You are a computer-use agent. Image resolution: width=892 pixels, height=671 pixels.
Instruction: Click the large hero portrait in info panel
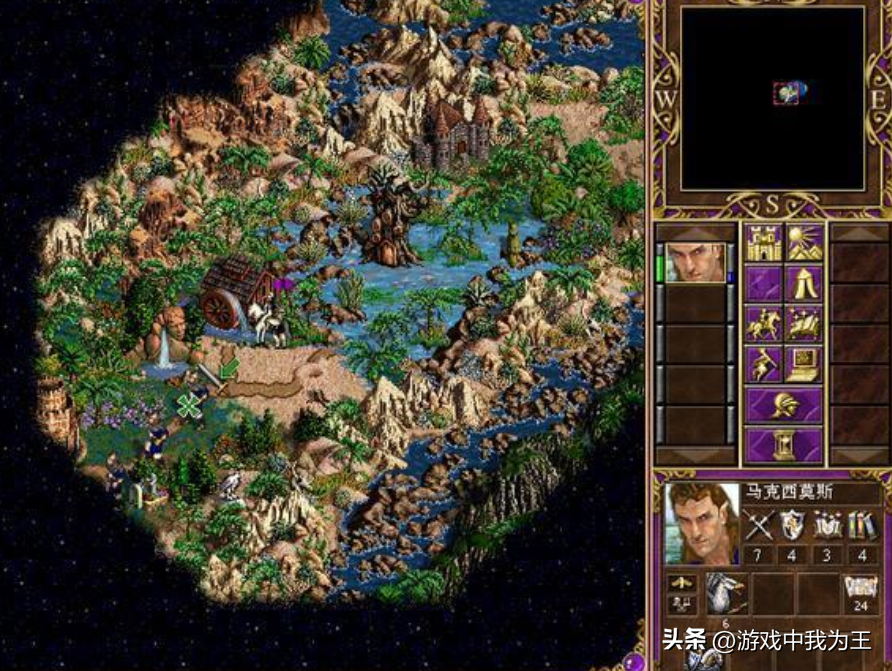click(700, 523)
